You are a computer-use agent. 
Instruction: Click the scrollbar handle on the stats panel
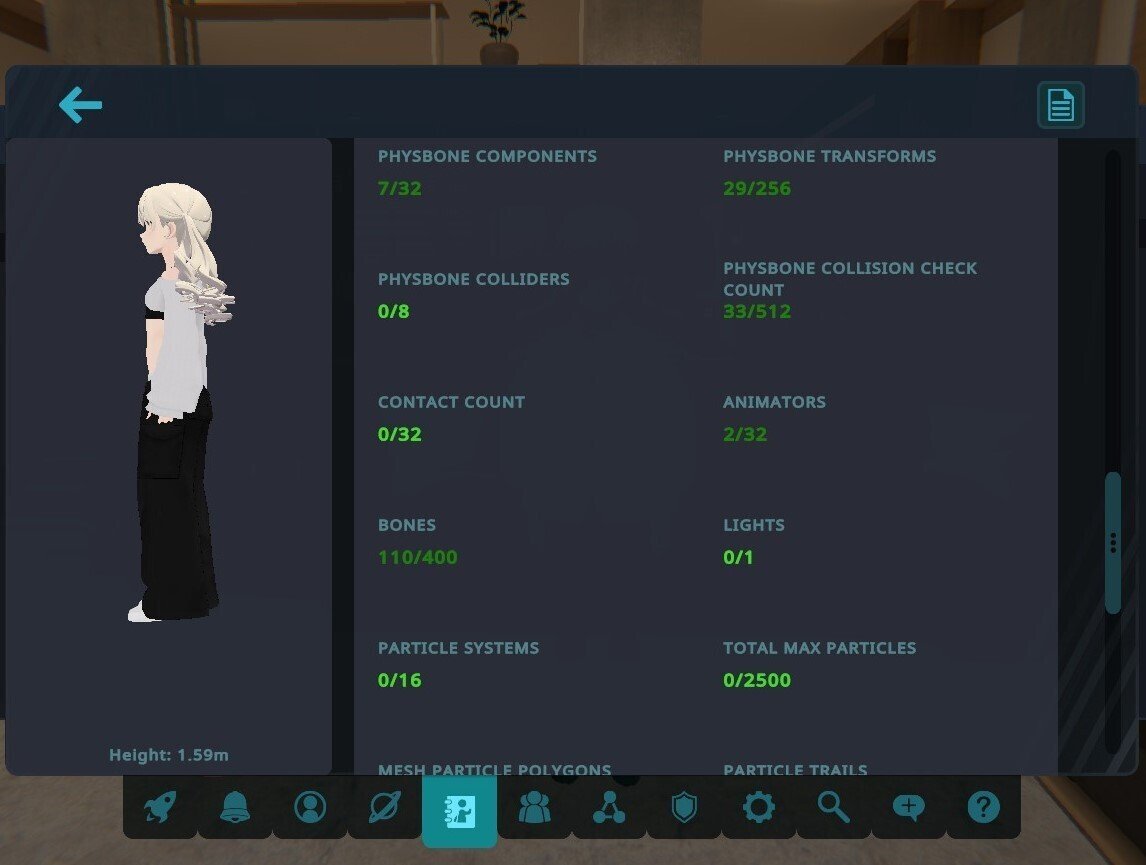pos(1113,543)
